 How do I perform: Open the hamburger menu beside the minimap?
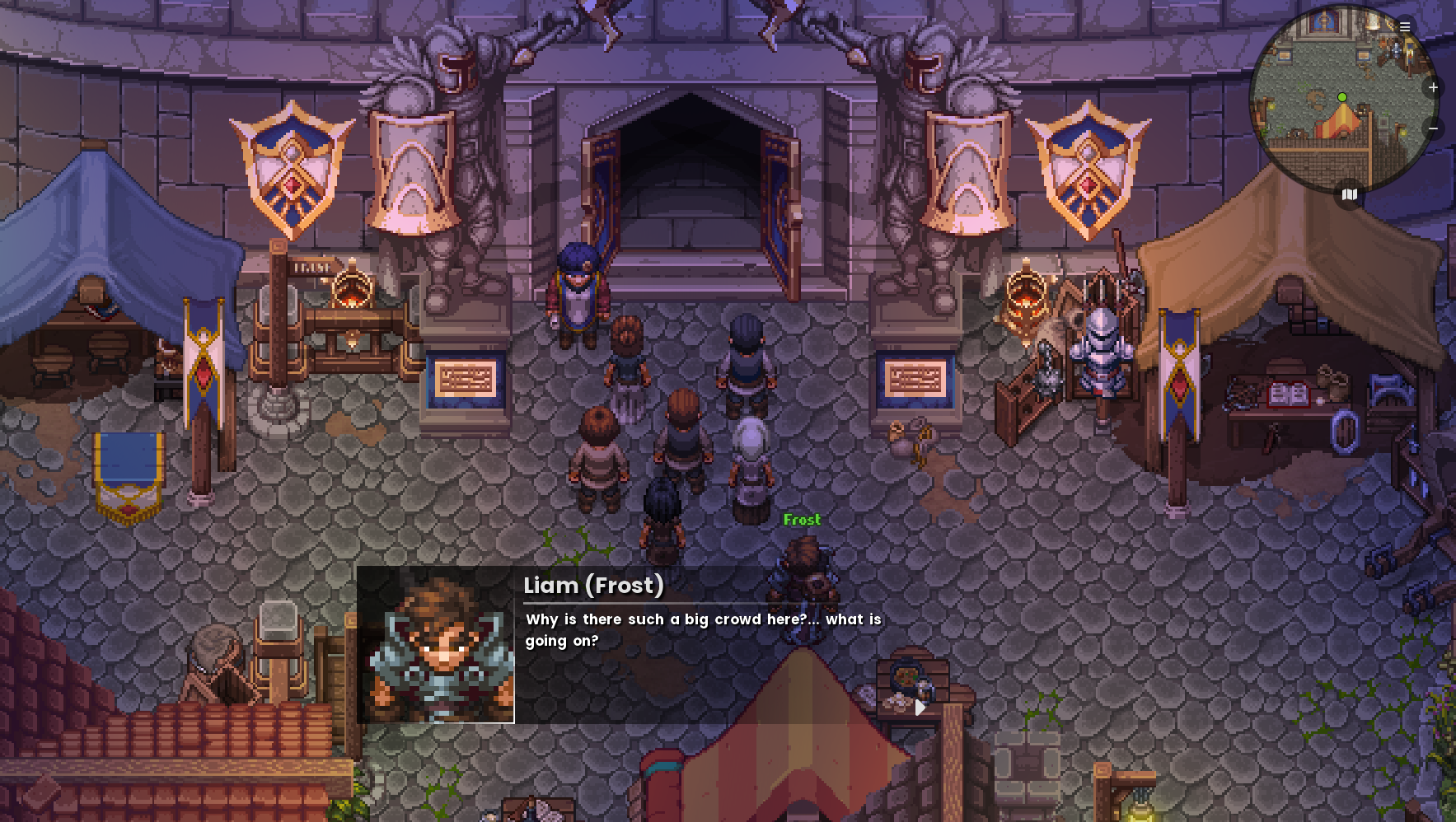click(x=1405, y=27)
